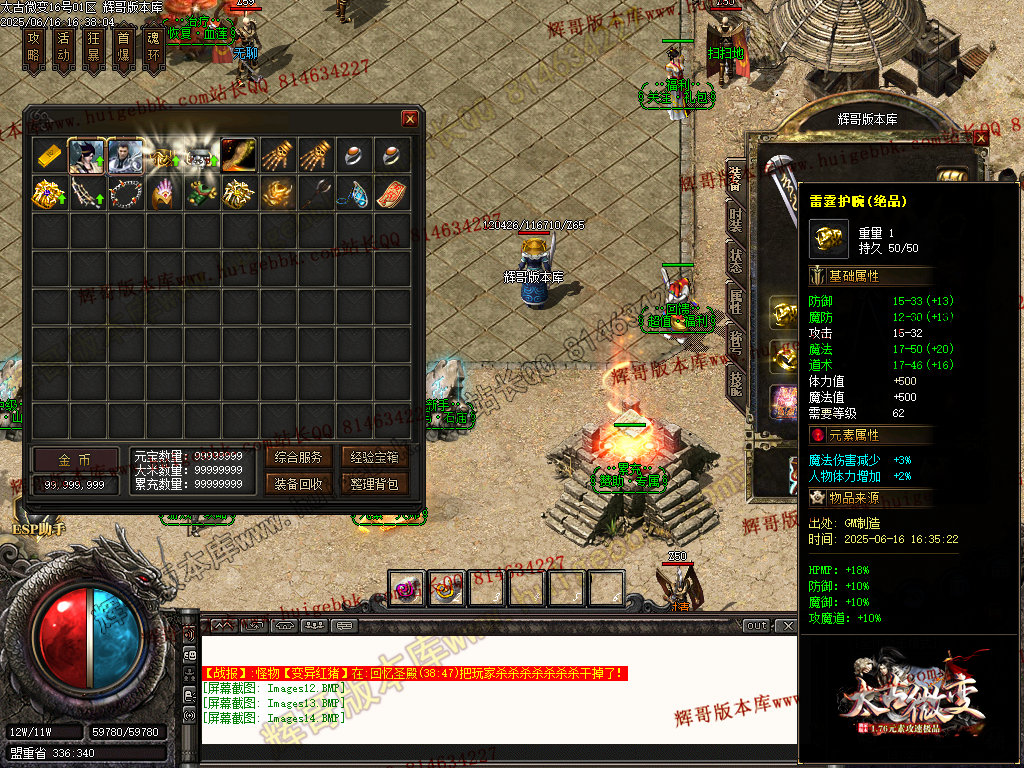Select the pink crystal helmet item
The image size is (1024, 768).
coord(163,193)
